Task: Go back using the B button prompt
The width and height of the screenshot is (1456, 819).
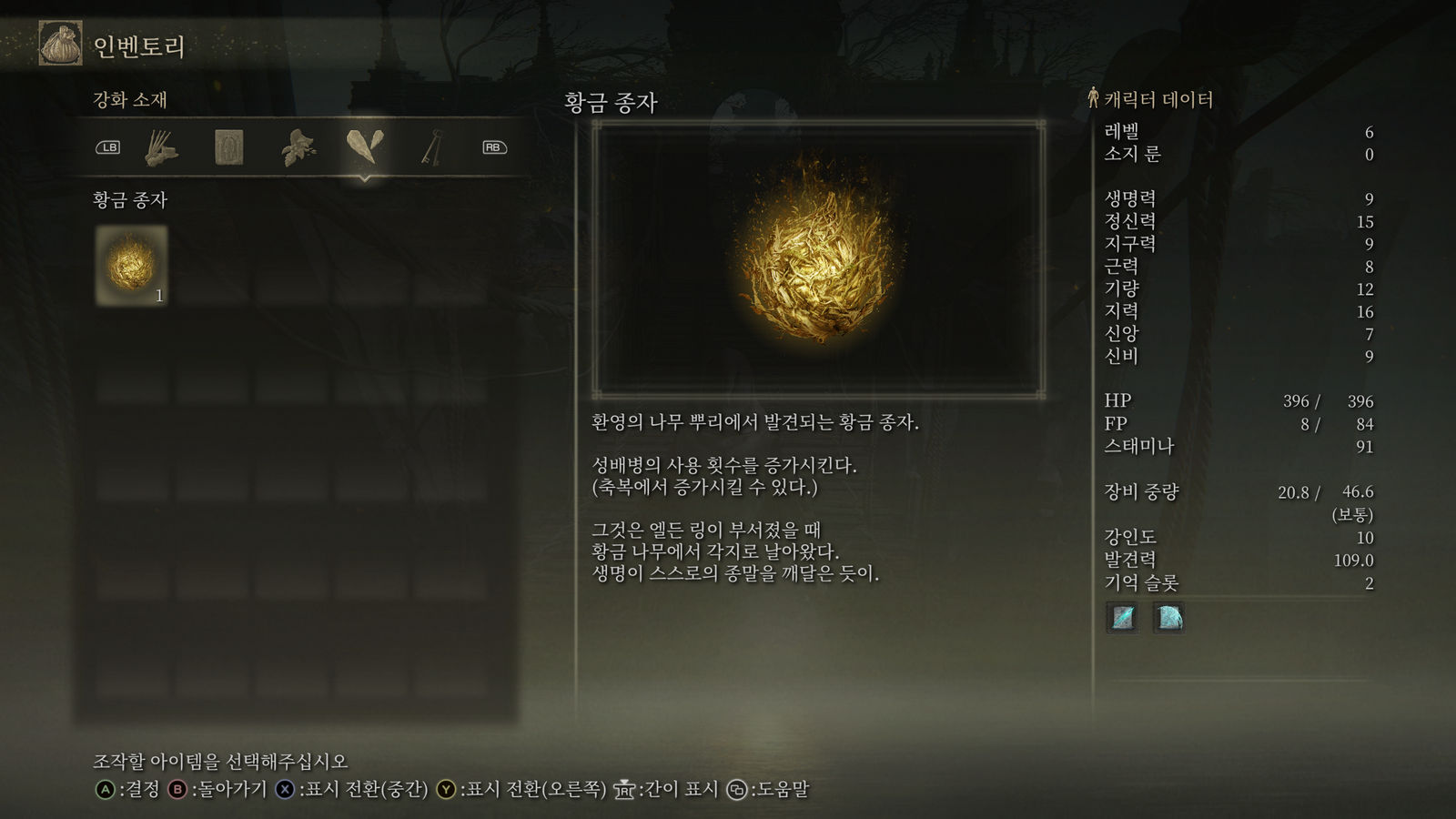Action: 179,791
